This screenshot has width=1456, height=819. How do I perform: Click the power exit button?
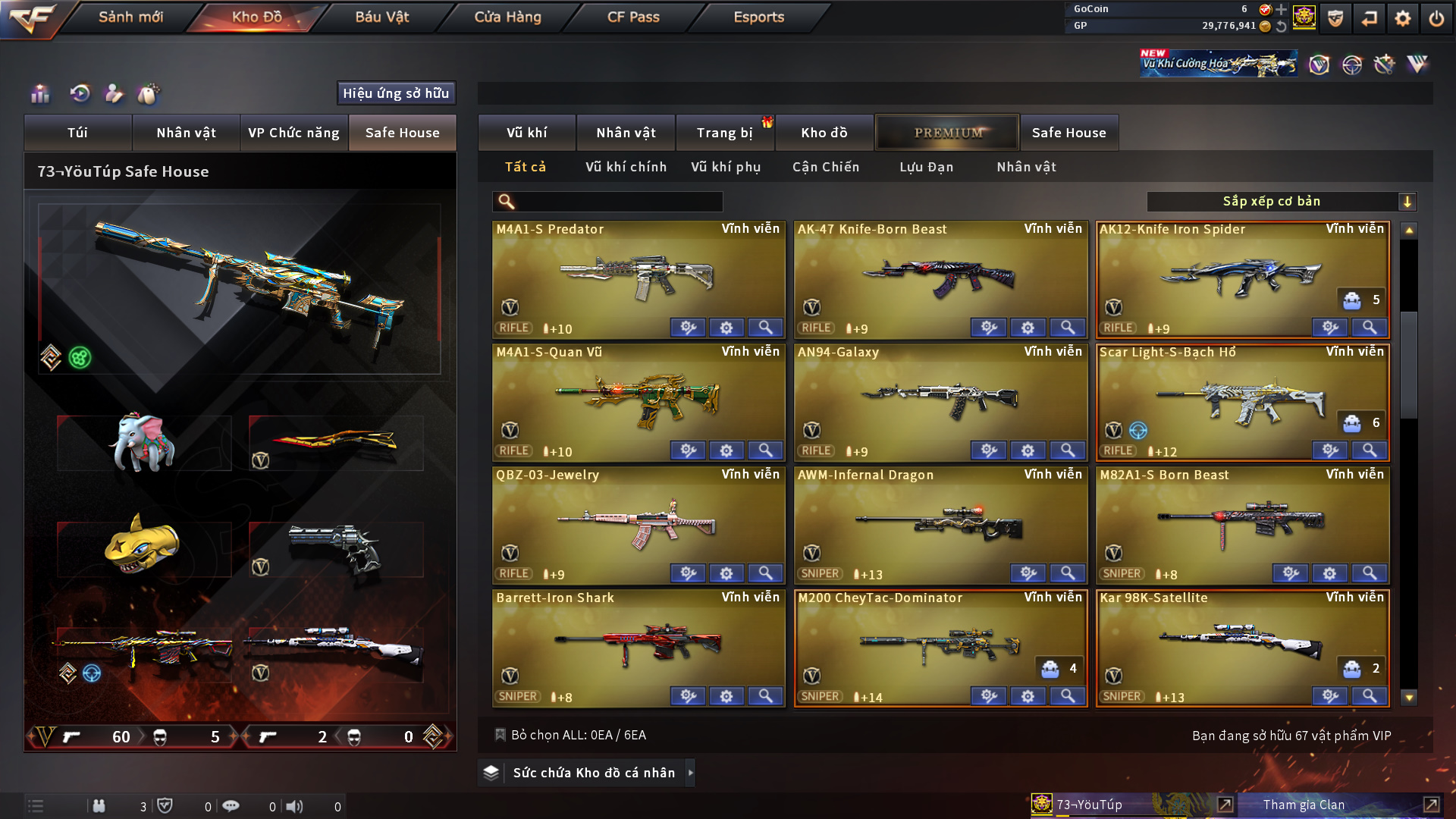(x=1436, y=18)
